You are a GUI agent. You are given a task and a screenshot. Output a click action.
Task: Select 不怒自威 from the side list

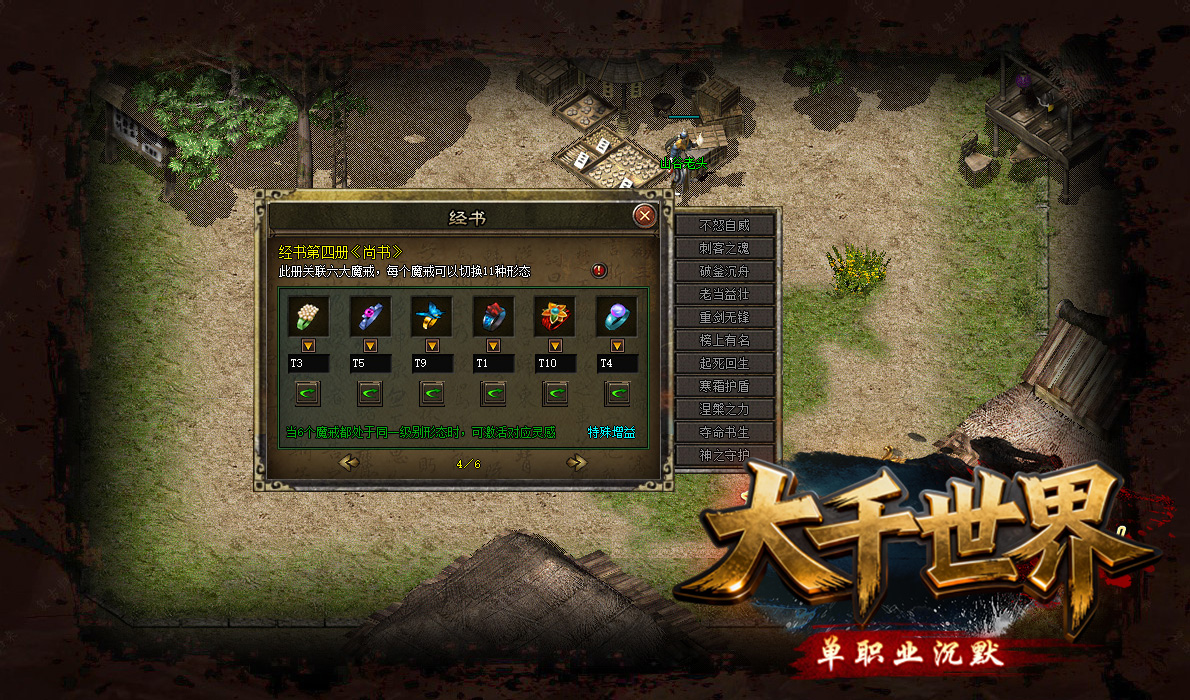pyautogui.click(x=724, y=225)
